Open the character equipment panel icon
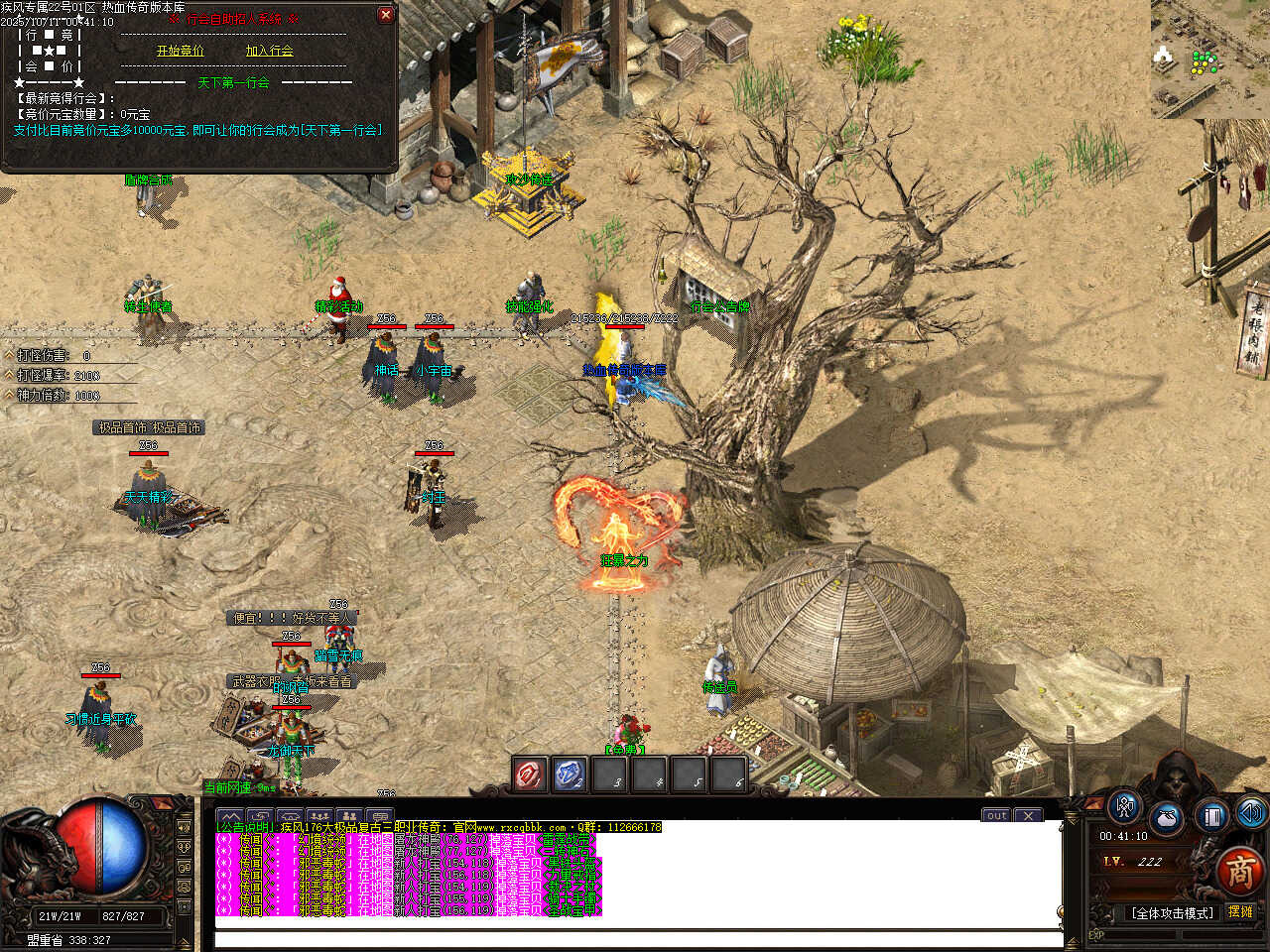The width and height of the screenshot is (1270, 952). [1125, 806]
